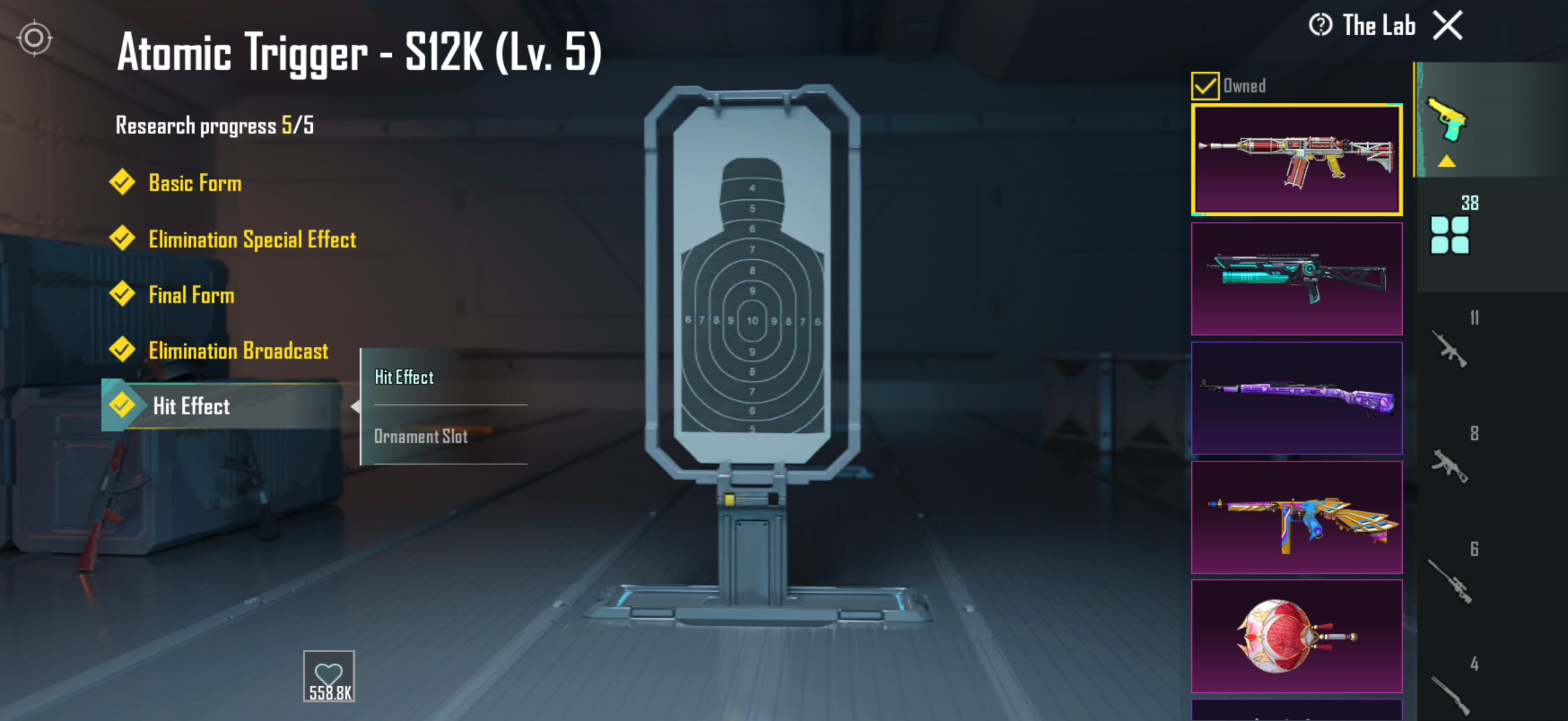The width and height of the screenshot is (1568, 721).
Task: Toggle the Owned filter checkbox
Action: (x=1204, y=85)
